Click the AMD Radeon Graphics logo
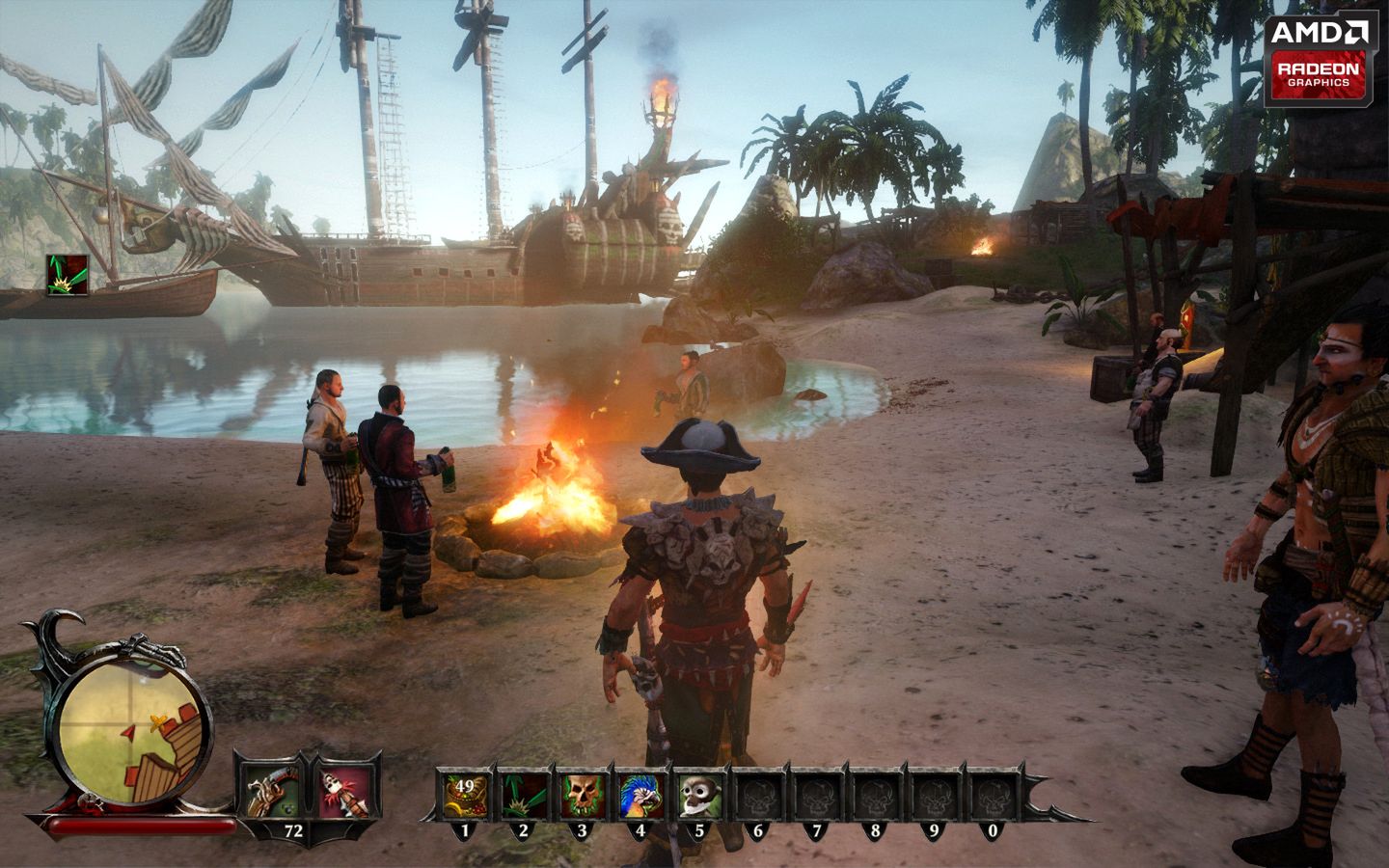This screenshot has width=1389, height=868. coord(1321,58)
